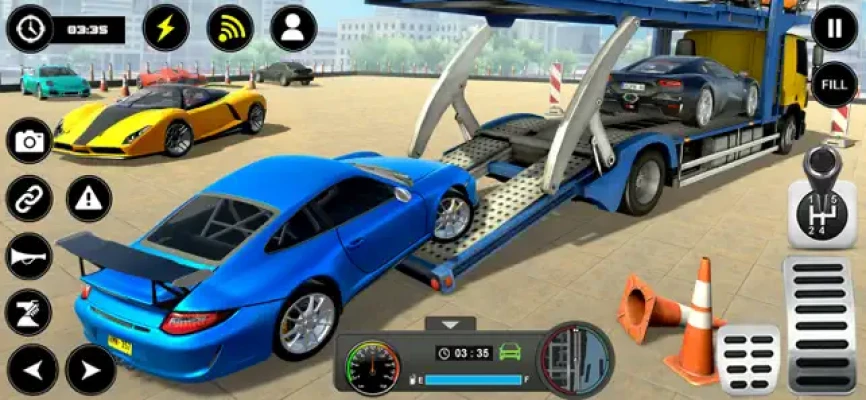Switch camera view with the camera icon
Screen dimensions: 866x400
click(29, 141)
